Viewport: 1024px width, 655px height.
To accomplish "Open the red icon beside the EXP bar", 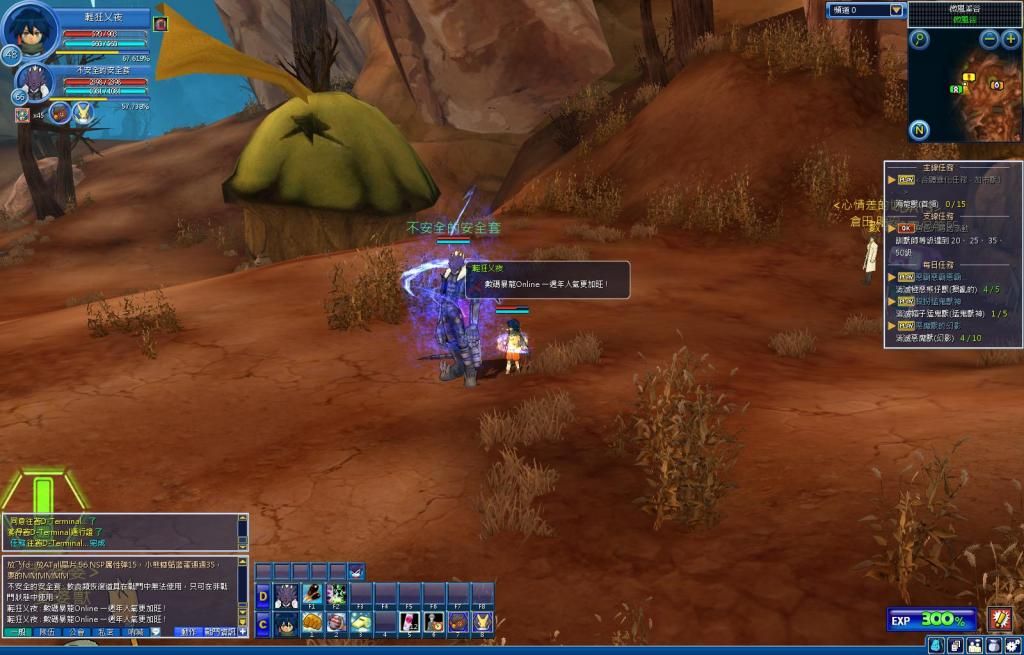I will (x=999, y=620).
